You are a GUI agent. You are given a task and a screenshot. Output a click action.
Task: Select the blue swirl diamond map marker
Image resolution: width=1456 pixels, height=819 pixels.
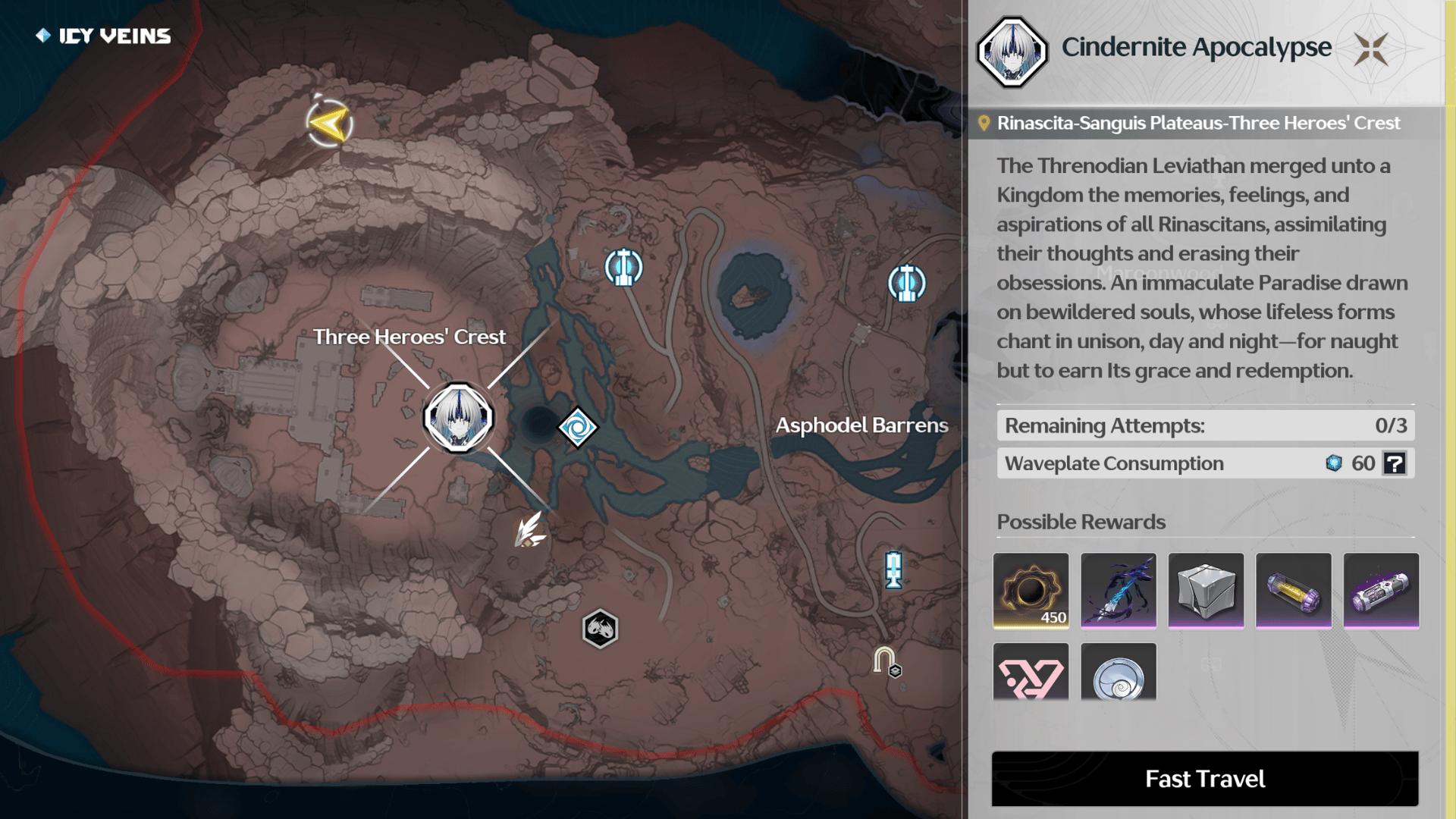578,428
